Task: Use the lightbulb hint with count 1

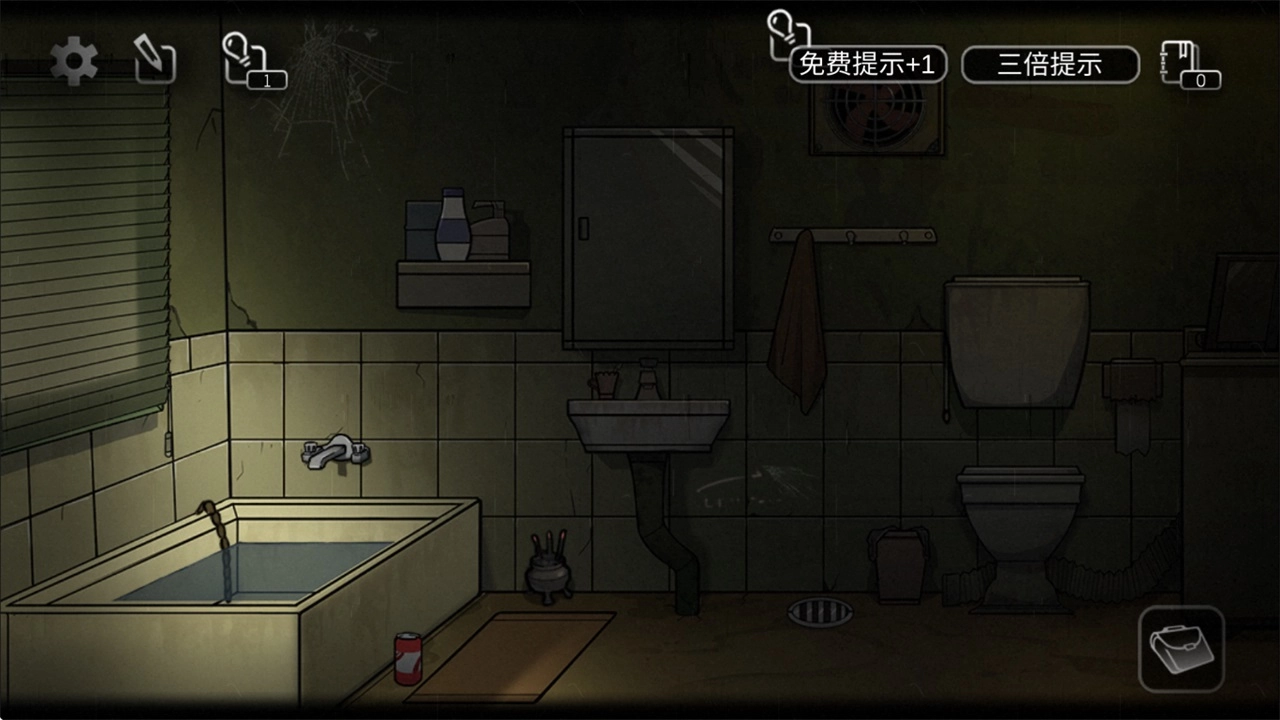Action: 250,60
